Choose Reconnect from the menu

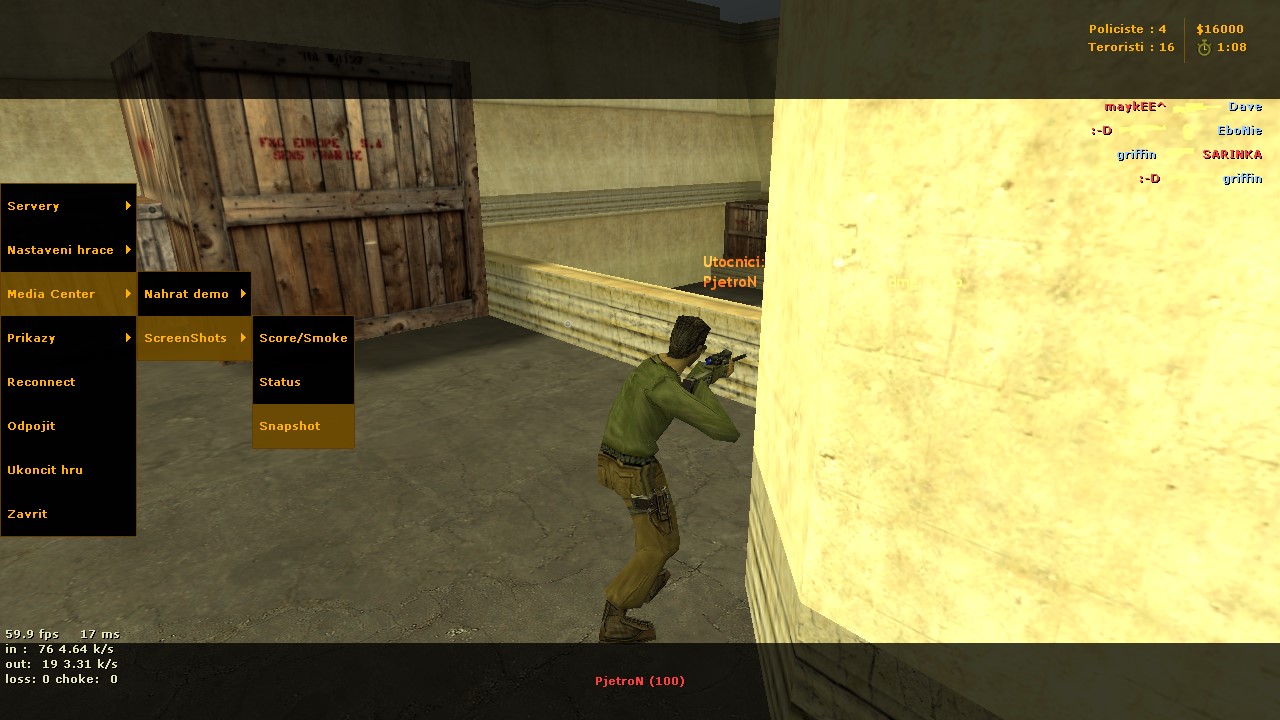[x=68, y=382]
